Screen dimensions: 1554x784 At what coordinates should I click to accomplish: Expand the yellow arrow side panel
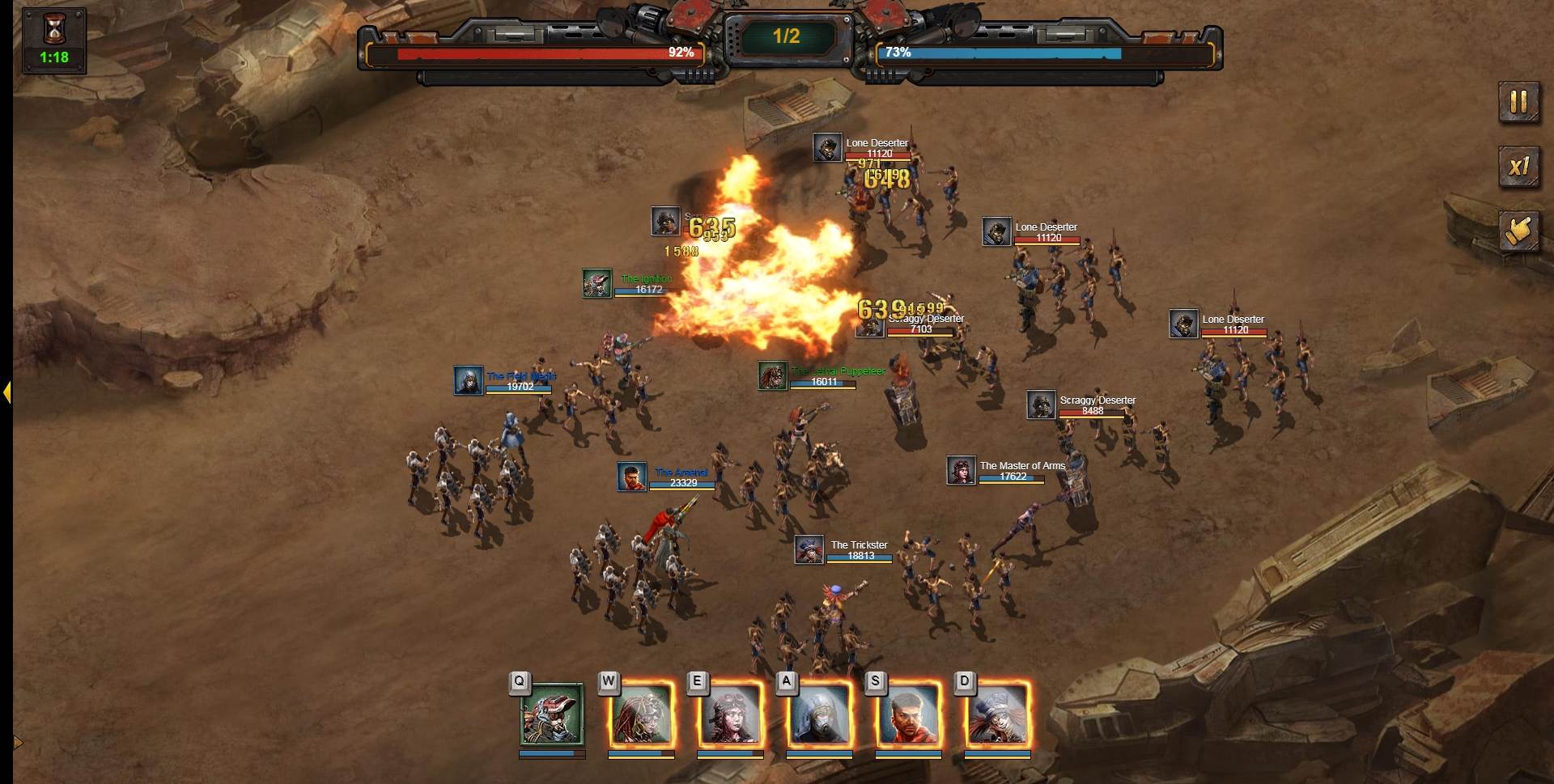6,392
